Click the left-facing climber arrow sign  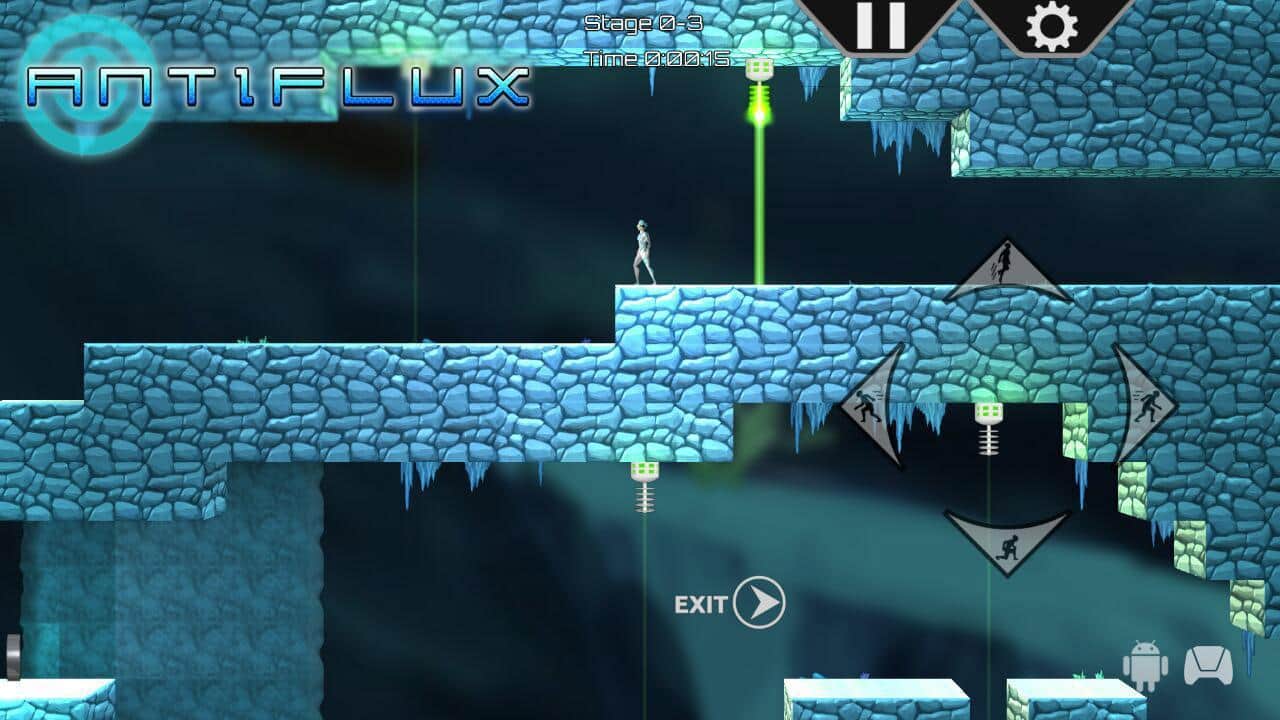[874, 408]
